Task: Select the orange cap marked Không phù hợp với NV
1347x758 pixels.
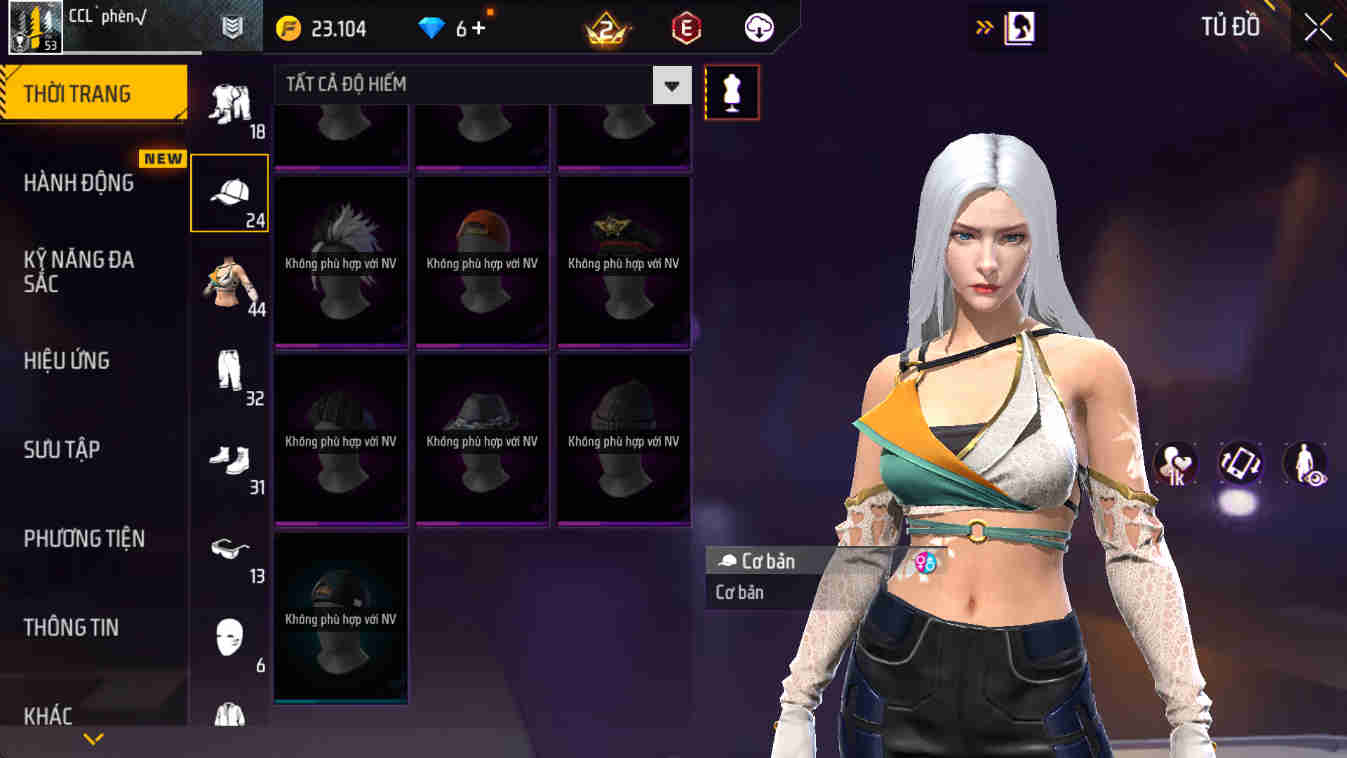Action: (482, 262)
